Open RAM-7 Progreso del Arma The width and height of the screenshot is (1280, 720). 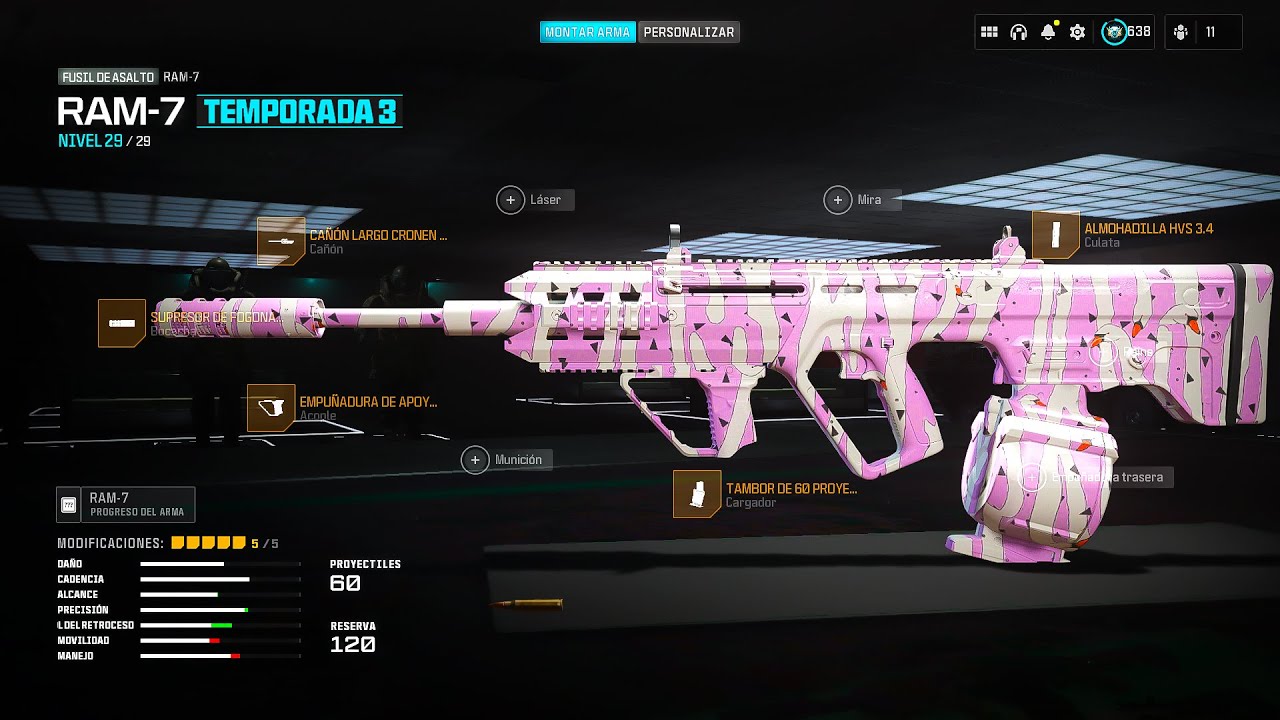point(126,504)
